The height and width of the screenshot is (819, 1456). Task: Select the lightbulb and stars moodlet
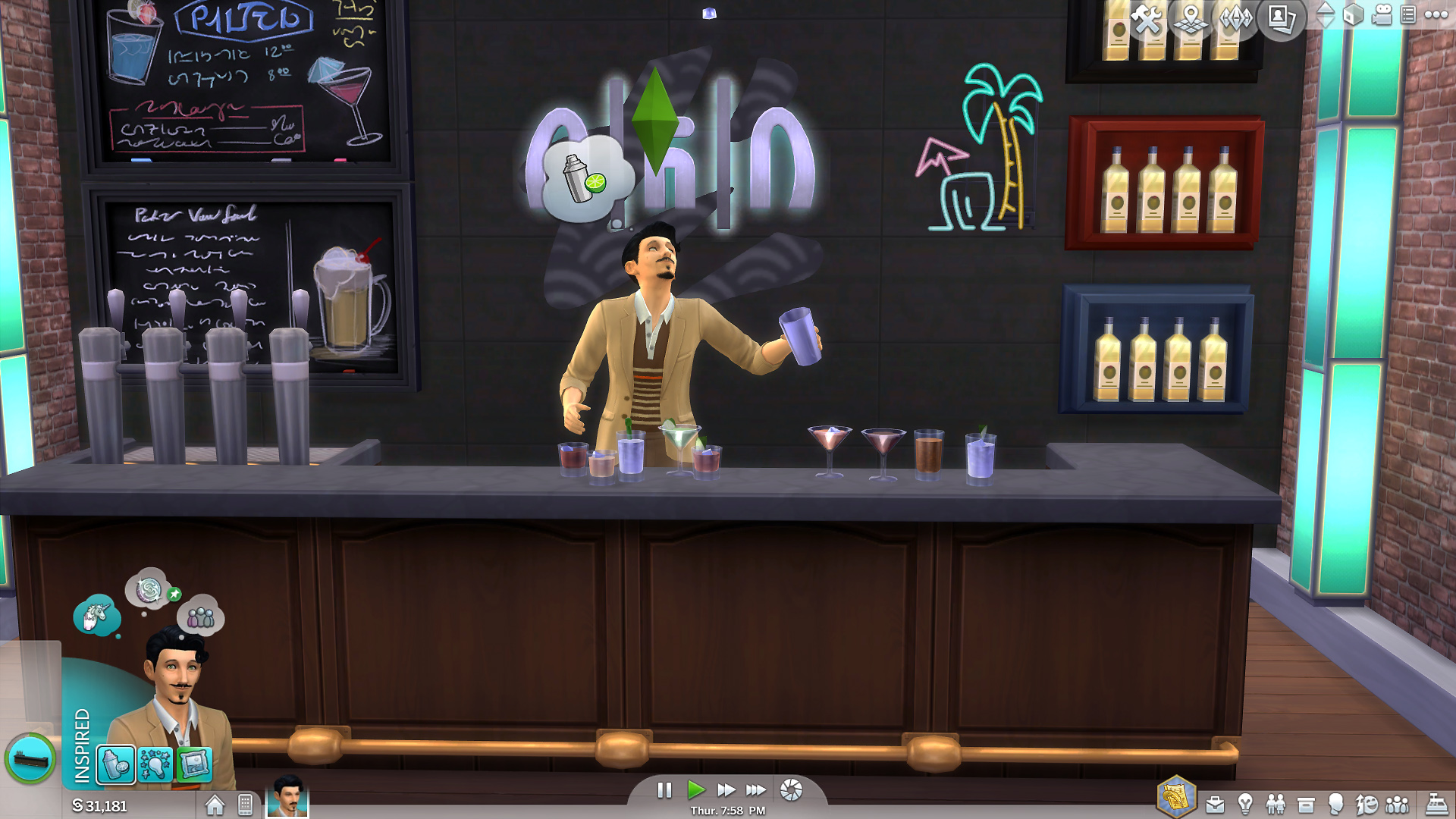pyautogui.click(x=155, y=764)
